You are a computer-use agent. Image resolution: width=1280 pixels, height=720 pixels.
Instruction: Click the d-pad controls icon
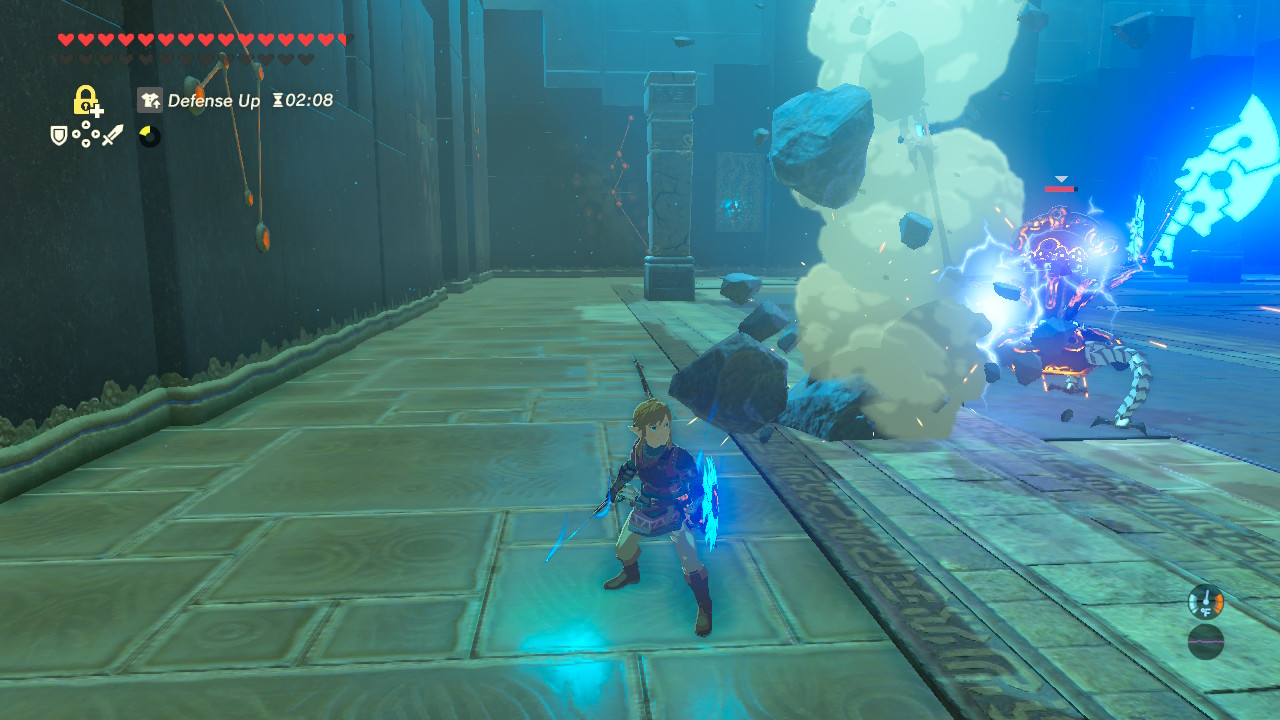(86, 135)
